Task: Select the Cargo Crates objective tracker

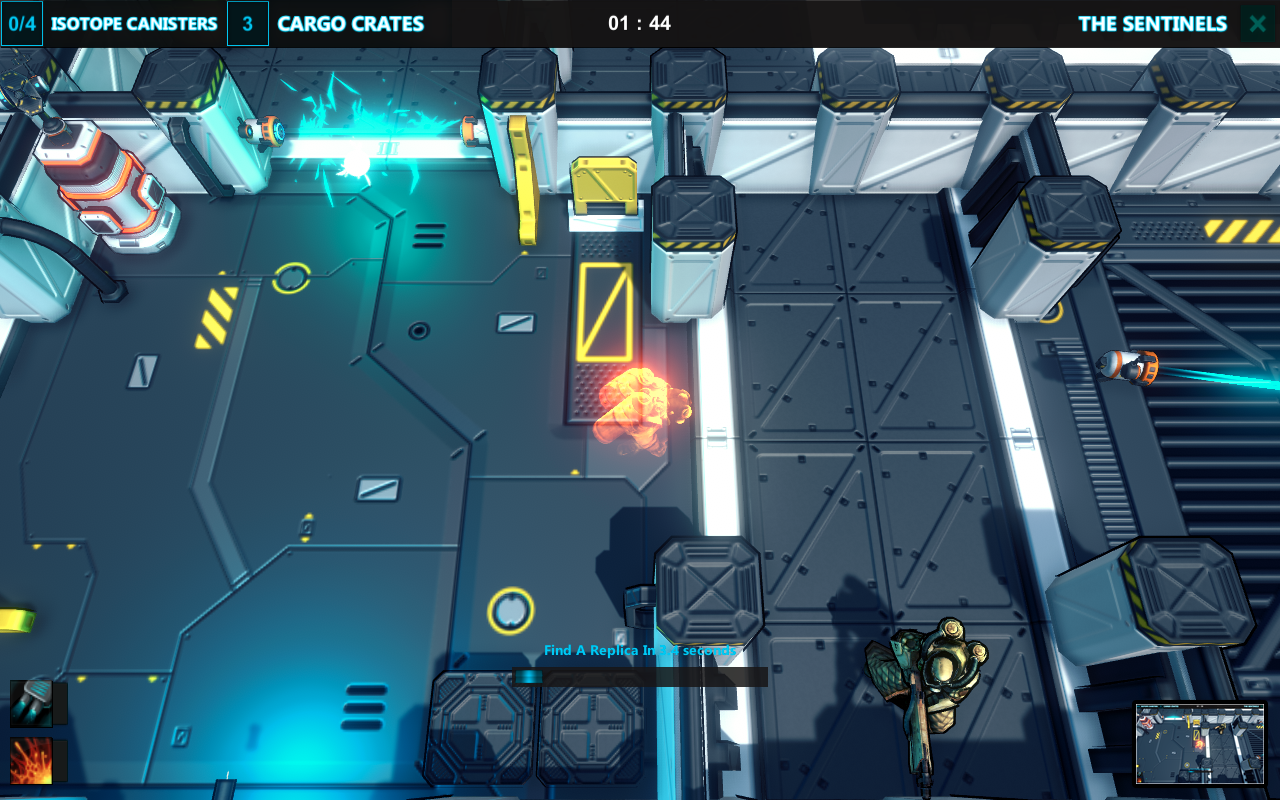Action: (x=327, y=24)
